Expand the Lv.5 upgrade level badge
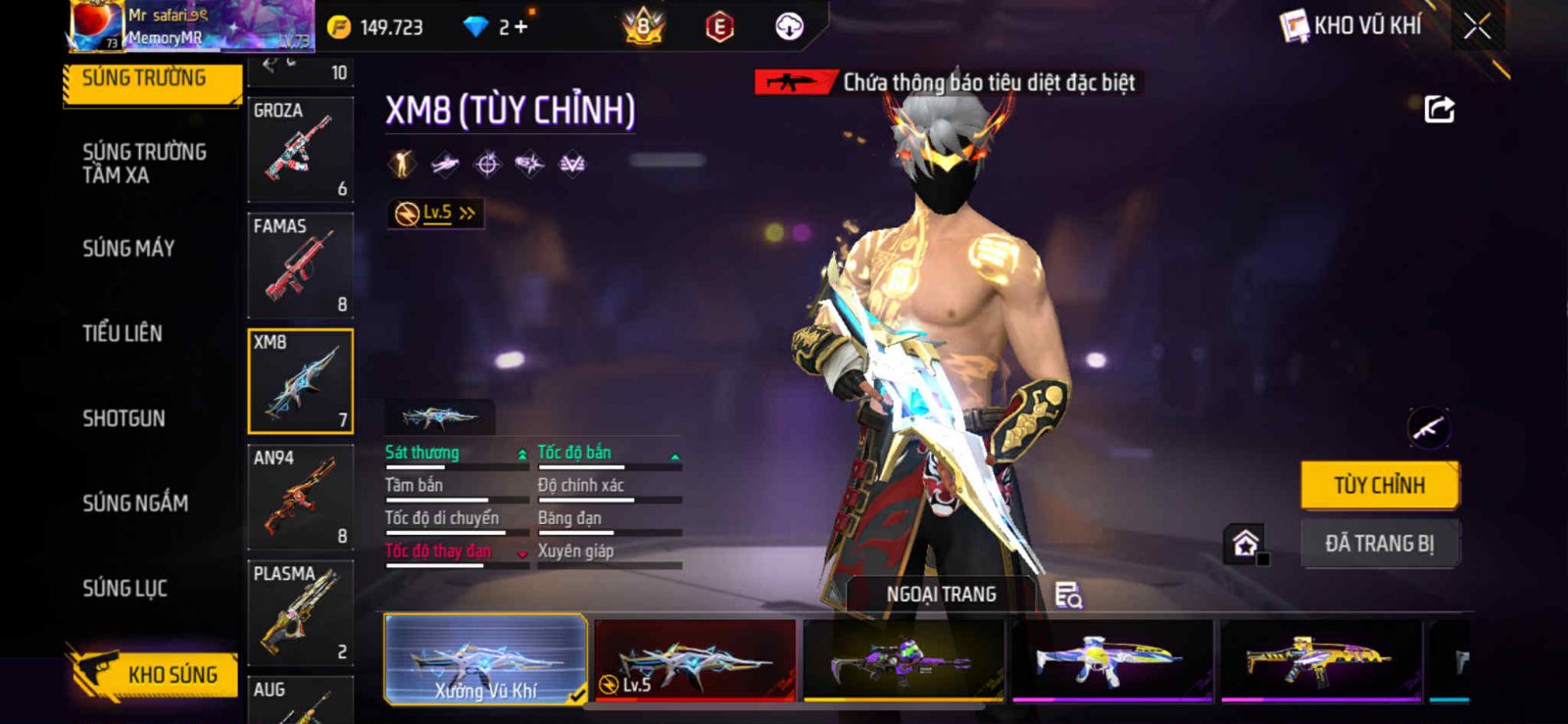1568x724 pixels. pyautogui.click(x=436, y=213)
